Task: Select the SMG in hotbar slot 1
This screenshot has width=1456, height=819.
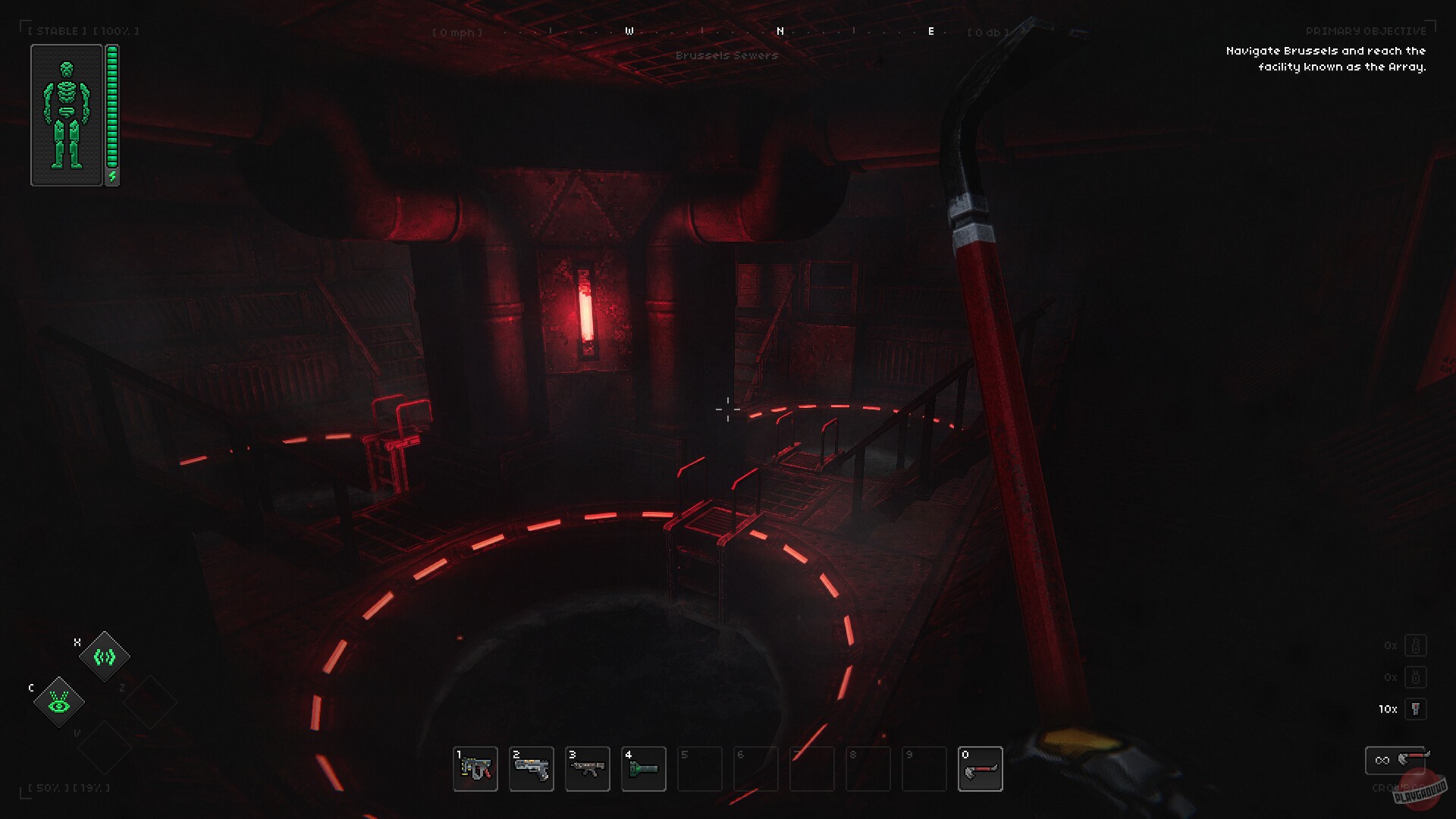Action: 475,769
